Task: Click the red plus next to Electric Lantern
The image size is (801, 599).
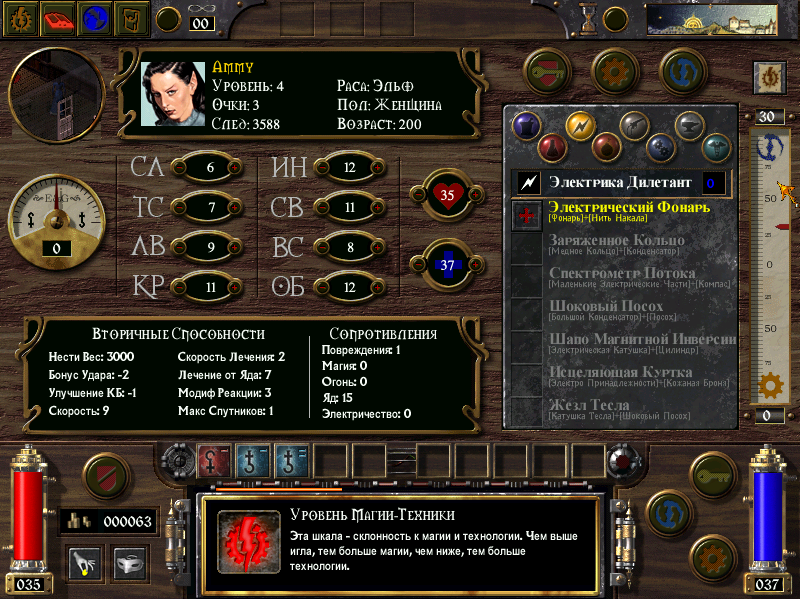Action: (x=526, y=213)
